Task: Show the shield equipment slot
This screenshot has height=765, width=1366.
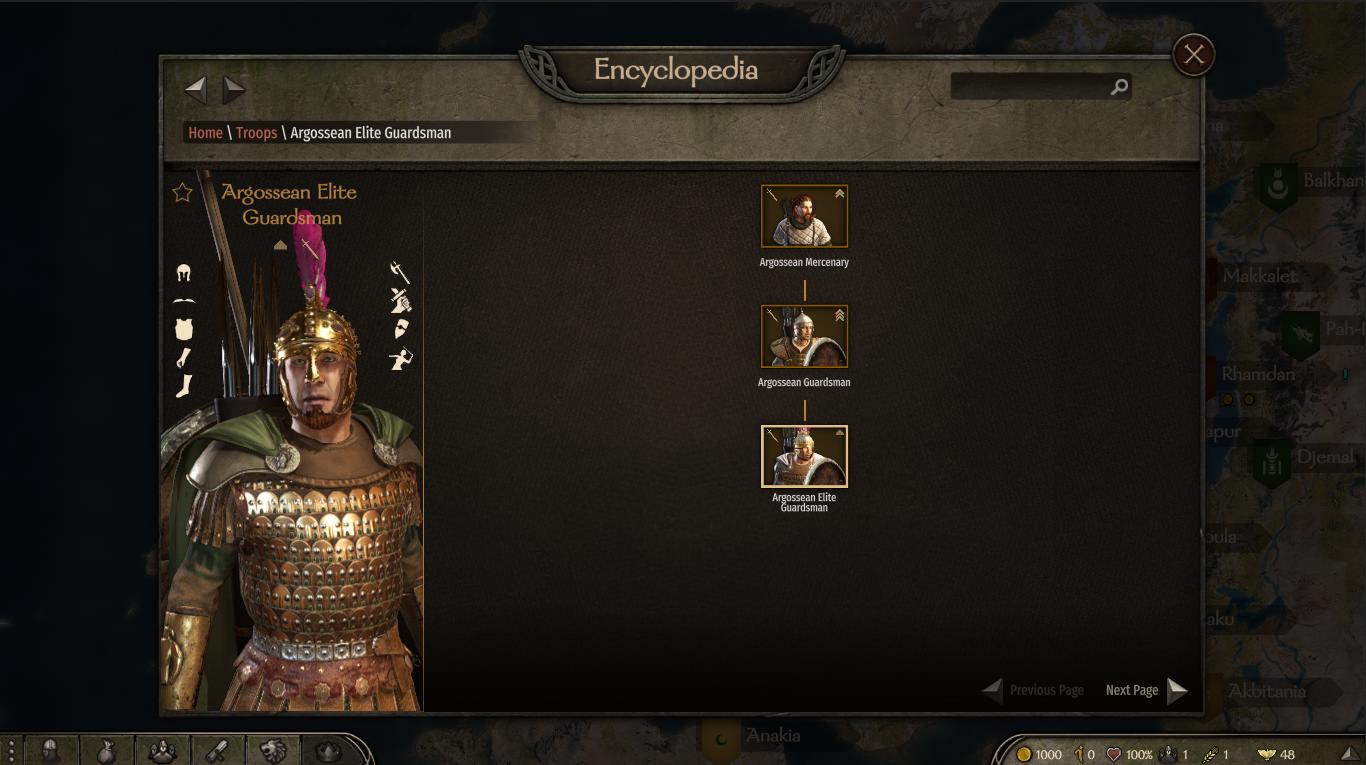Action: 401,329
